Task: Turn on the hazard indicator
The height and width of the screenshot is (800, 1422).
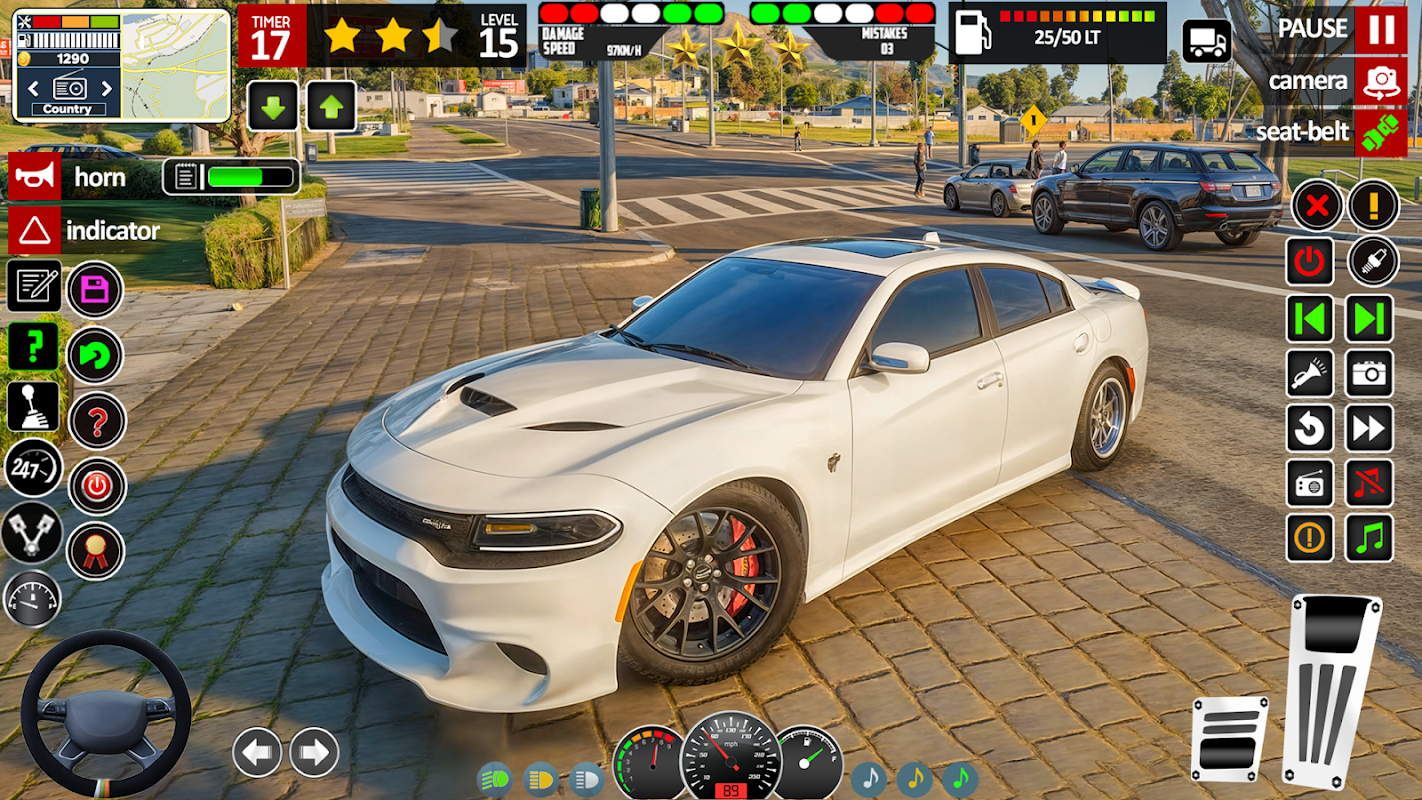Action: click(x=34, y=231)
